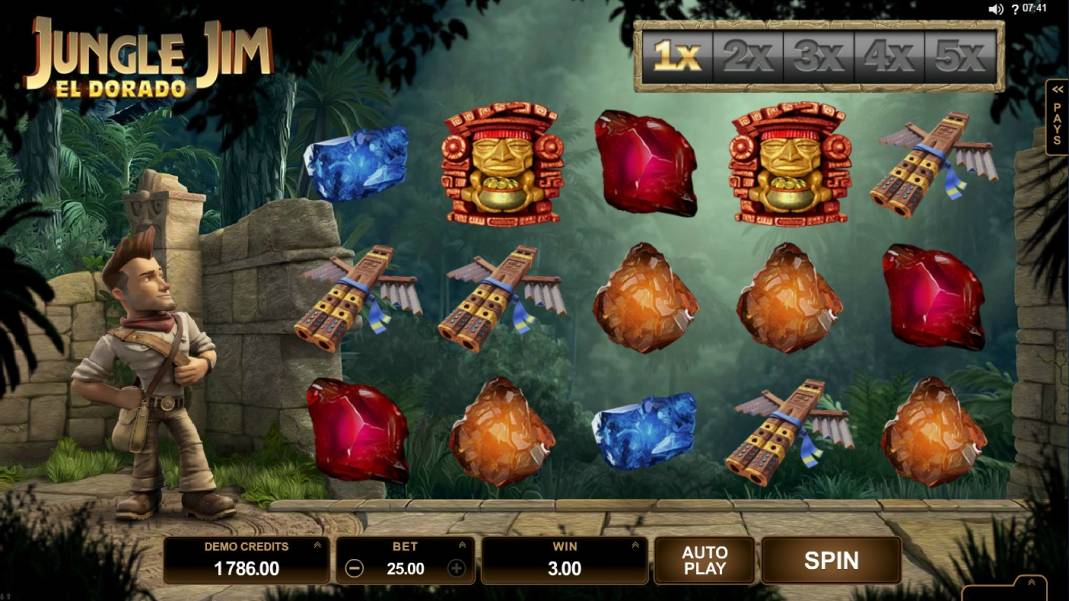This screenshot has width=1069, height=601.
Task: Start Auto Play
Action: (x=704, y=560)
